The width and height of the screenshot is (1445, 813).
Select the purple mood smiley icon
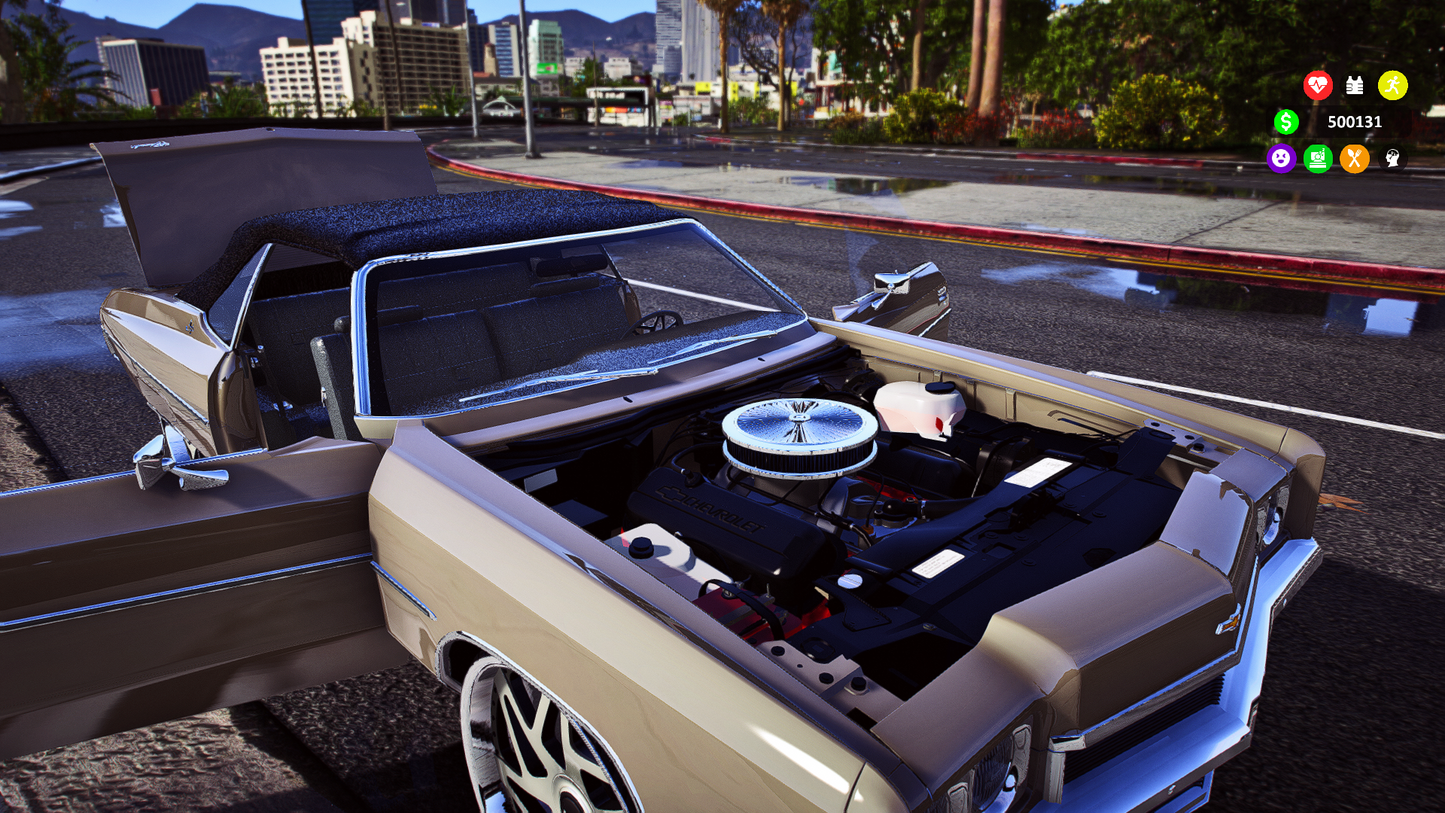[1282, 159]
